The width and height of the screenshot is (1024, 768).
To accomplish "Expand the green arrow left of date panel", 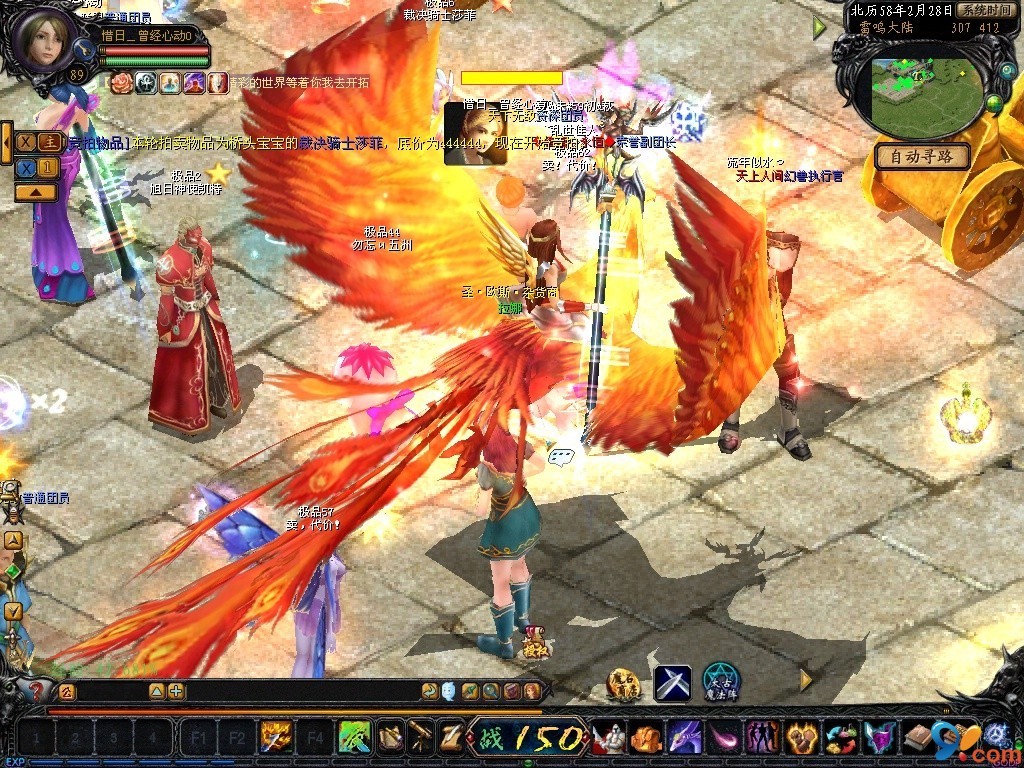I will pos(820,28).
